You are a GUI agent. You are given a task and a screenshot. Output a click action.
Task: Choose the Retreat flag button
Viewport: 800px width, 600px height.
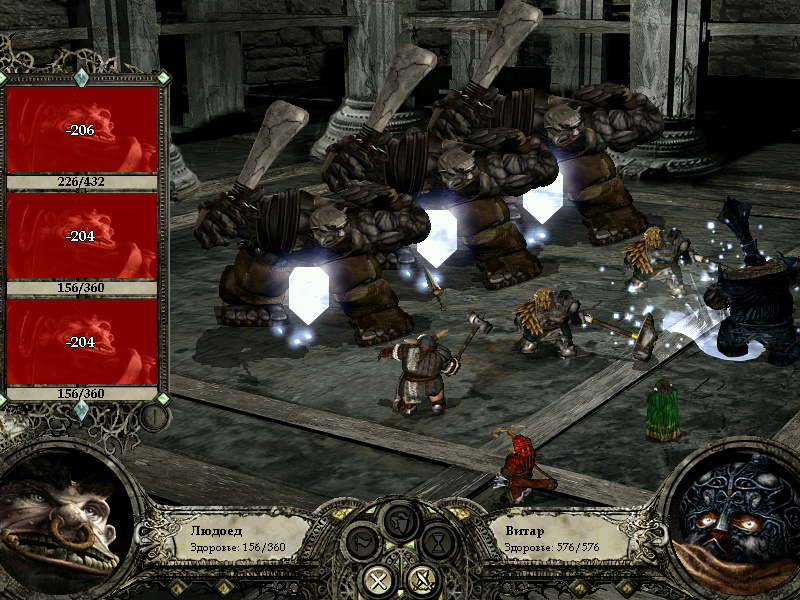[364, 544]
